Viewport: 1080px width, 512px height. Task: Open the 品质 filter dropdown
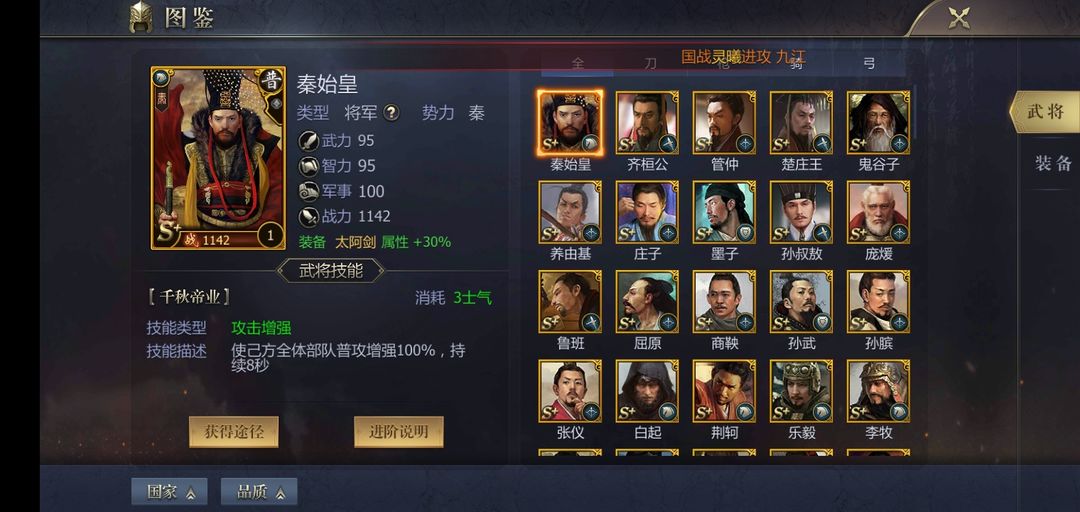(x=259, y=492)
